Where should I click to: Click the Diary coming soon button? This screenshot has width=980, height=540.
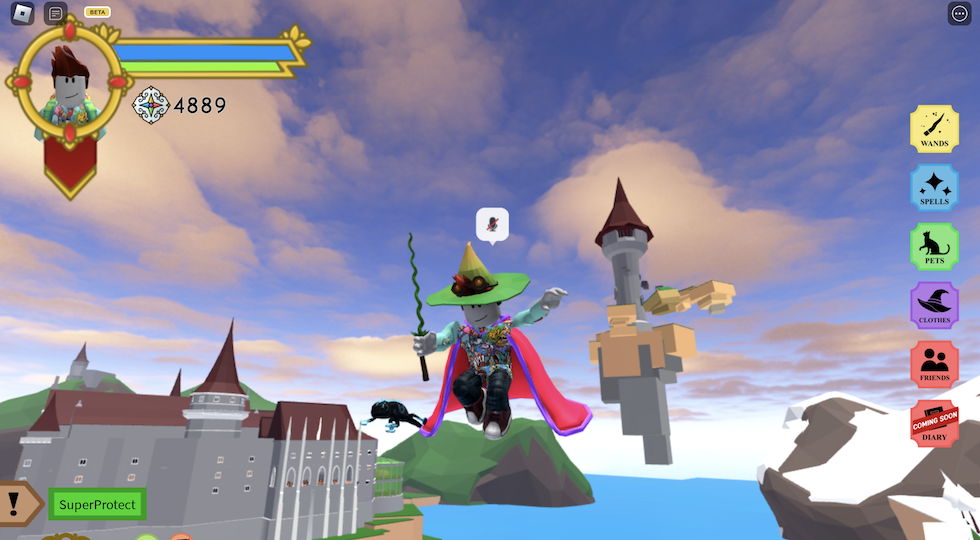coord(934,423)
